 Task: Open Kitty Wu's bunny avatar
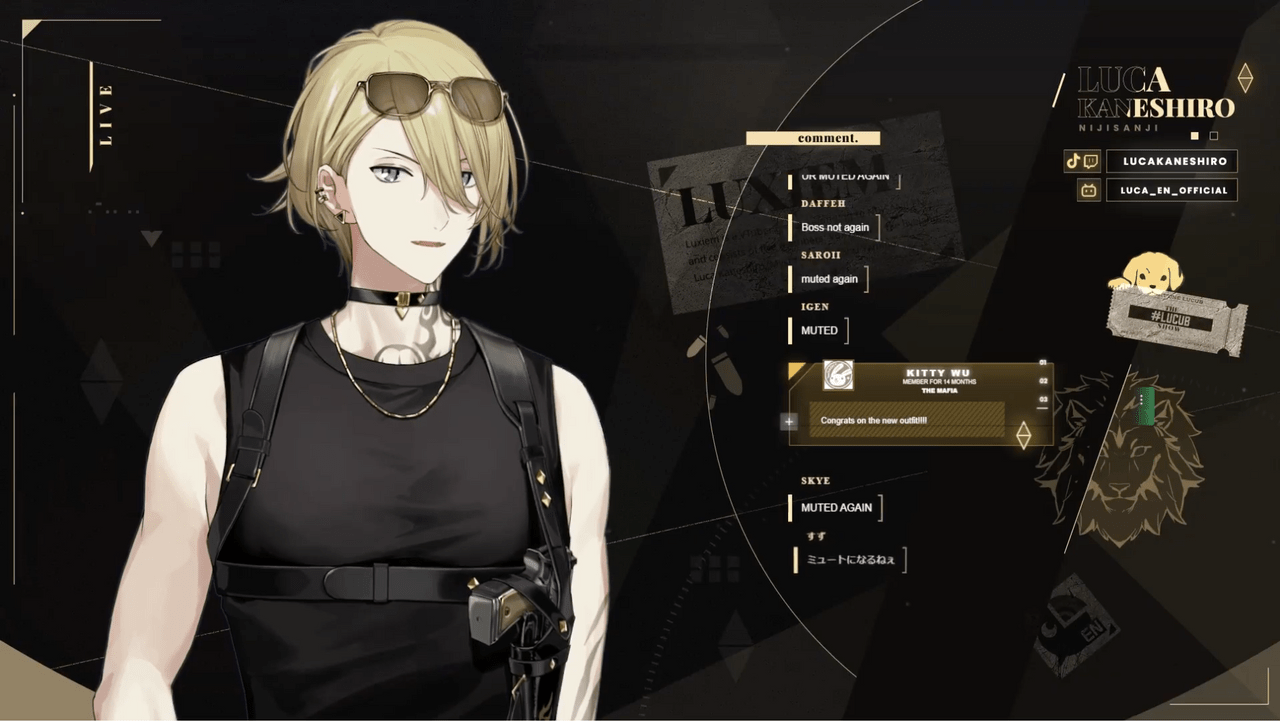837,376
